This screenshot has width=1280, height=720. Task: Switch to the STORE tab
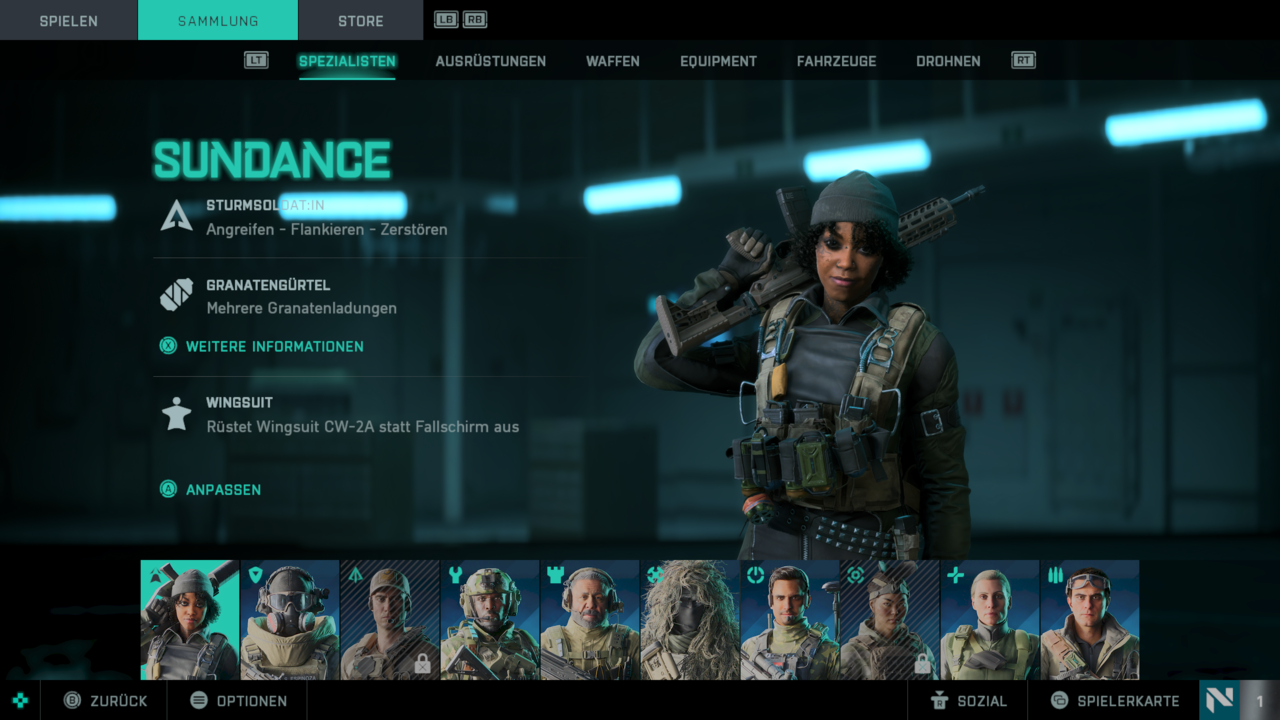(x=360, y=20)
